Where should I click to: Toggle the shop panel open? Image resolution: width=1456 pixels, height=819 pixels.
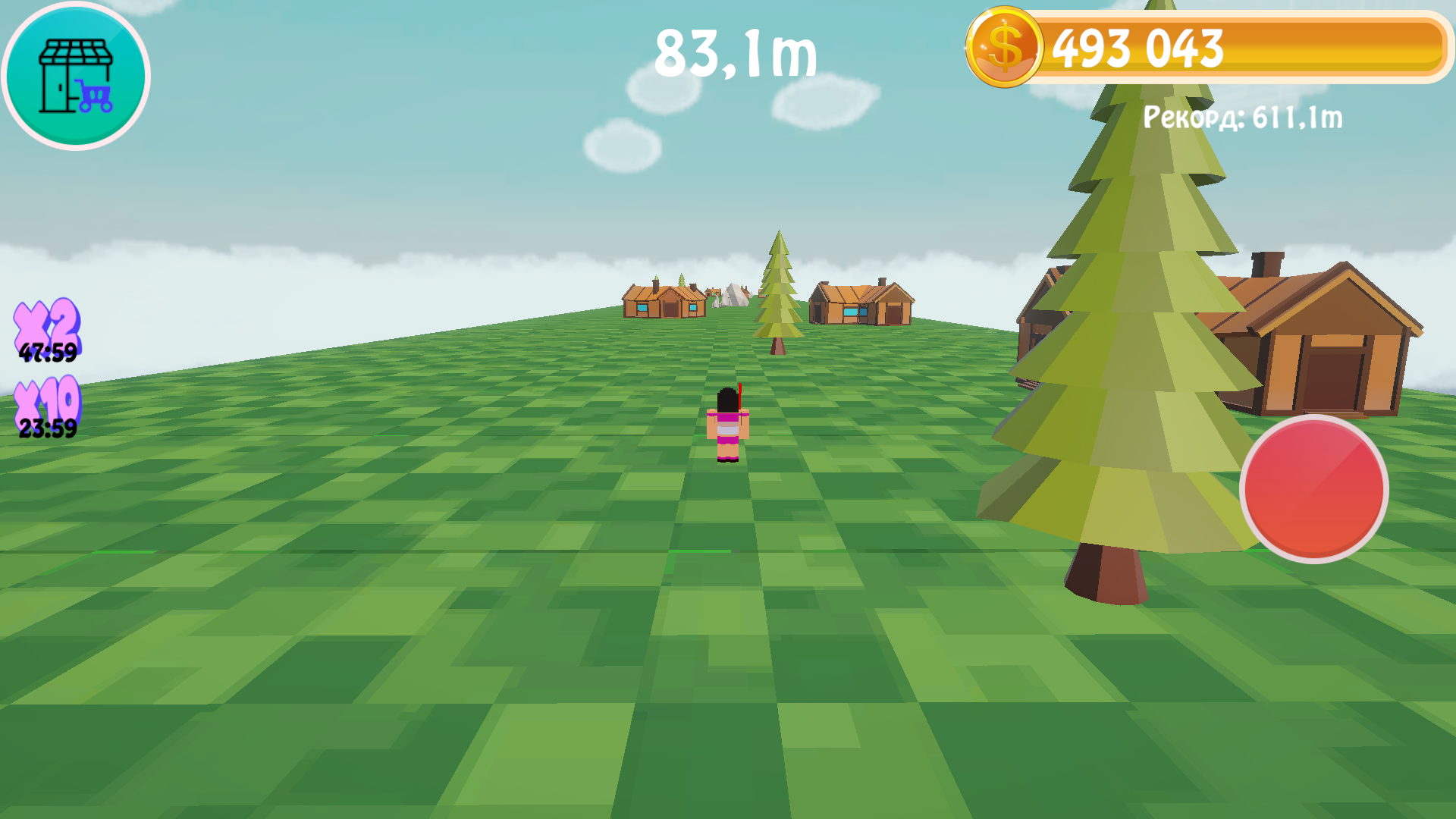click(74, 76)
